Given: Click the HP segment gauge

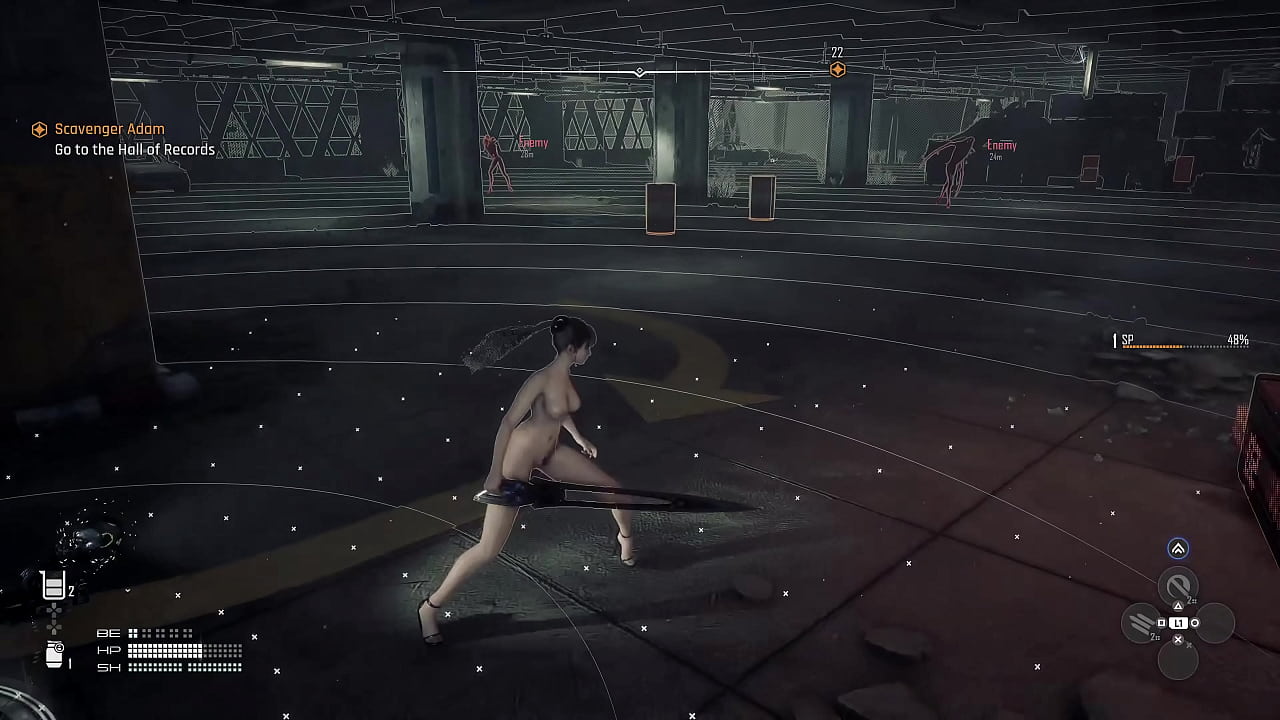Looking at the screenshot, I should [185, 649].
